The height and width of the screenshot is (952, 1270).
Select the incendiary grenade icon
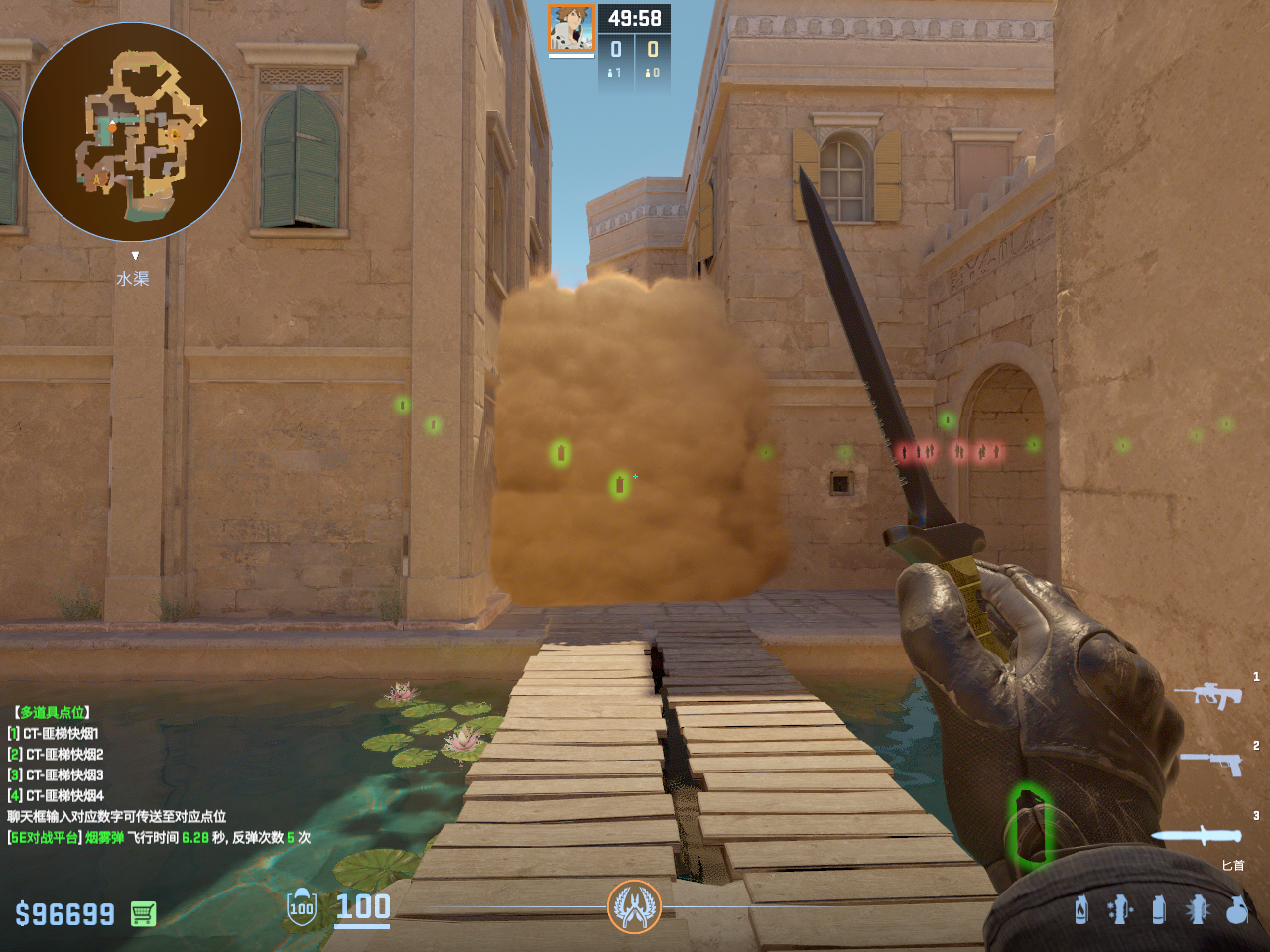[1081, 909]
